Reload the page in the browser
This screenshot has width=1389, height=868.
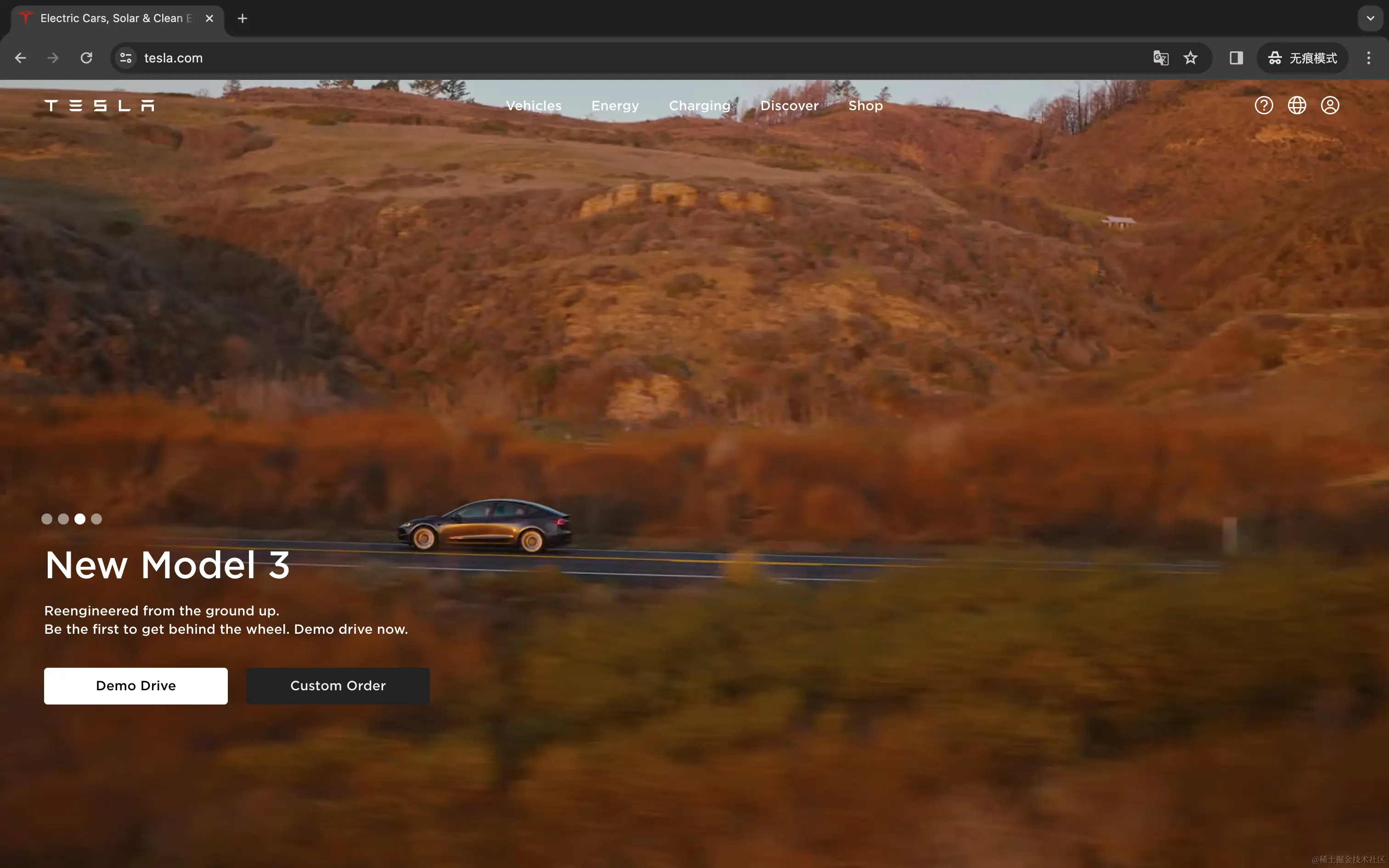pos(86,58)
